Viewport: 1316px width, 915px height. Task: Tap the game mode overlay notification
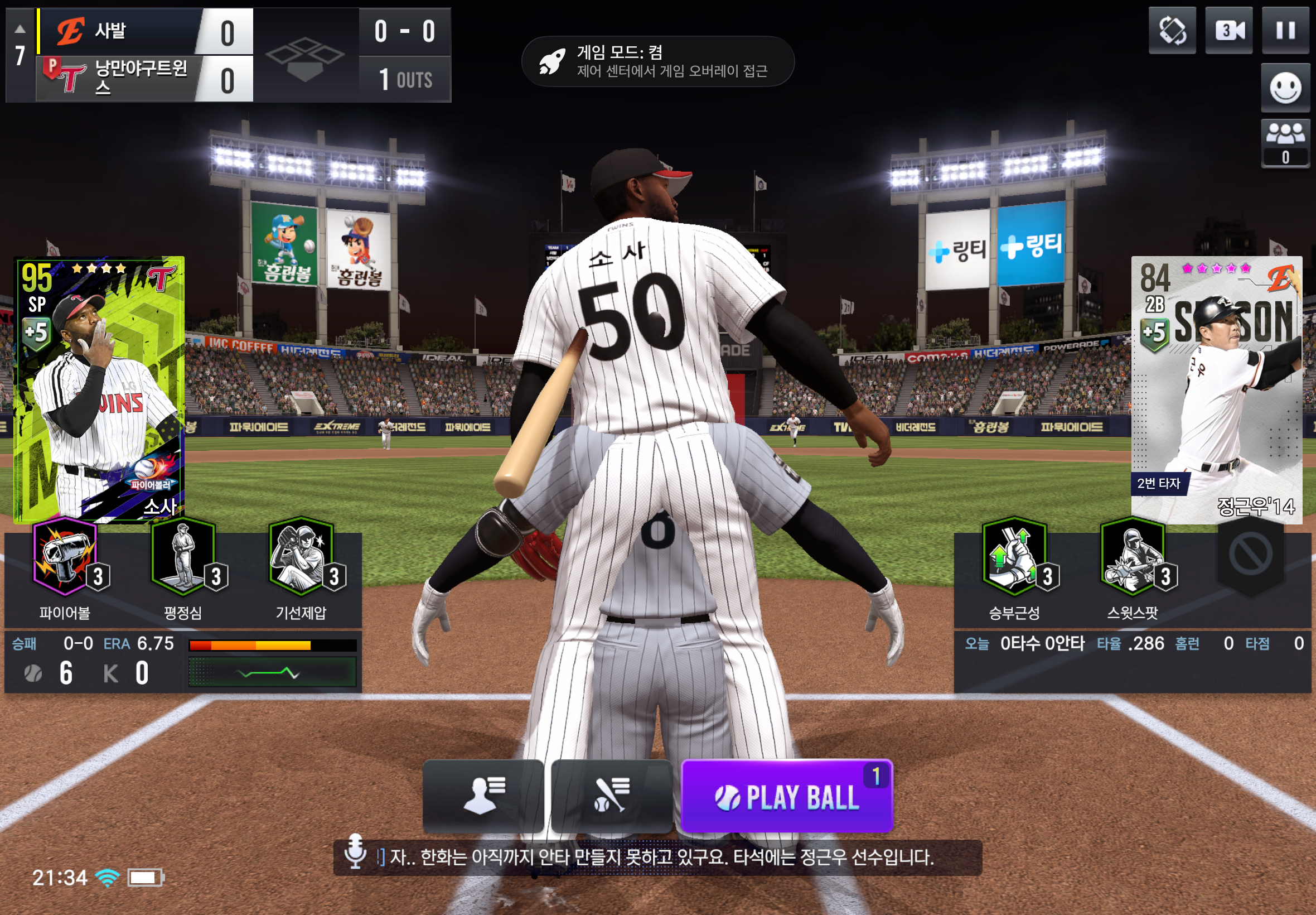[x=657, y=61]
